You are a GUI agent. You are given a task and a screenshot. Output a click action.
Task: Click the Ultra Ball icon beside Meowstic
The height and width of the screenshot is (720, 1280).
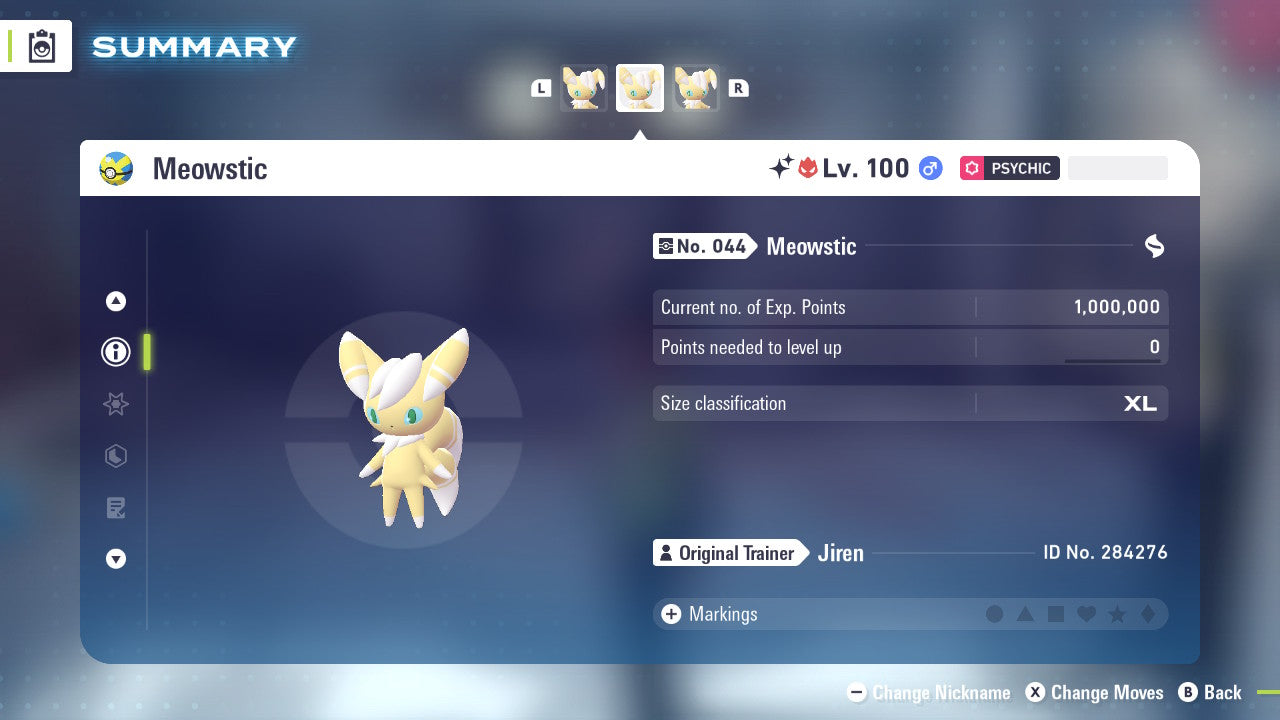coord(117,168)
